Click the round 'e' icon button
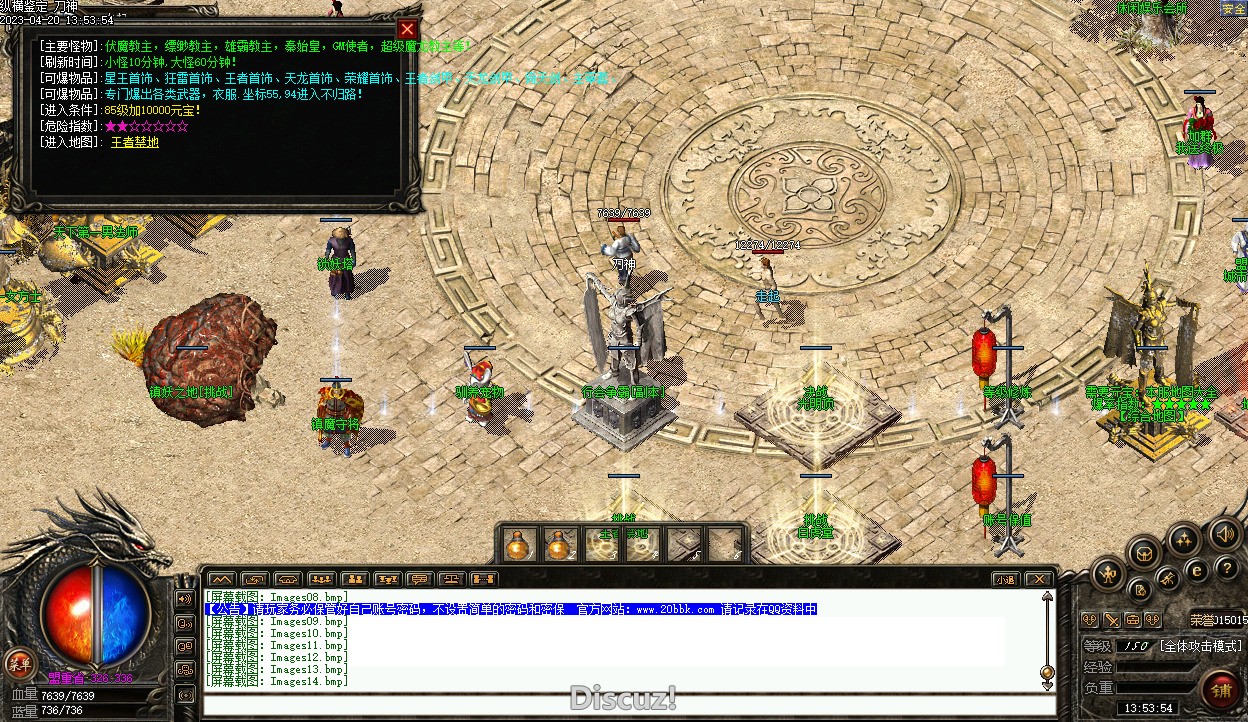Image resolution: width=1248 pixels, height=722 pixels. pyautogui.click(x=1197, y=570)
